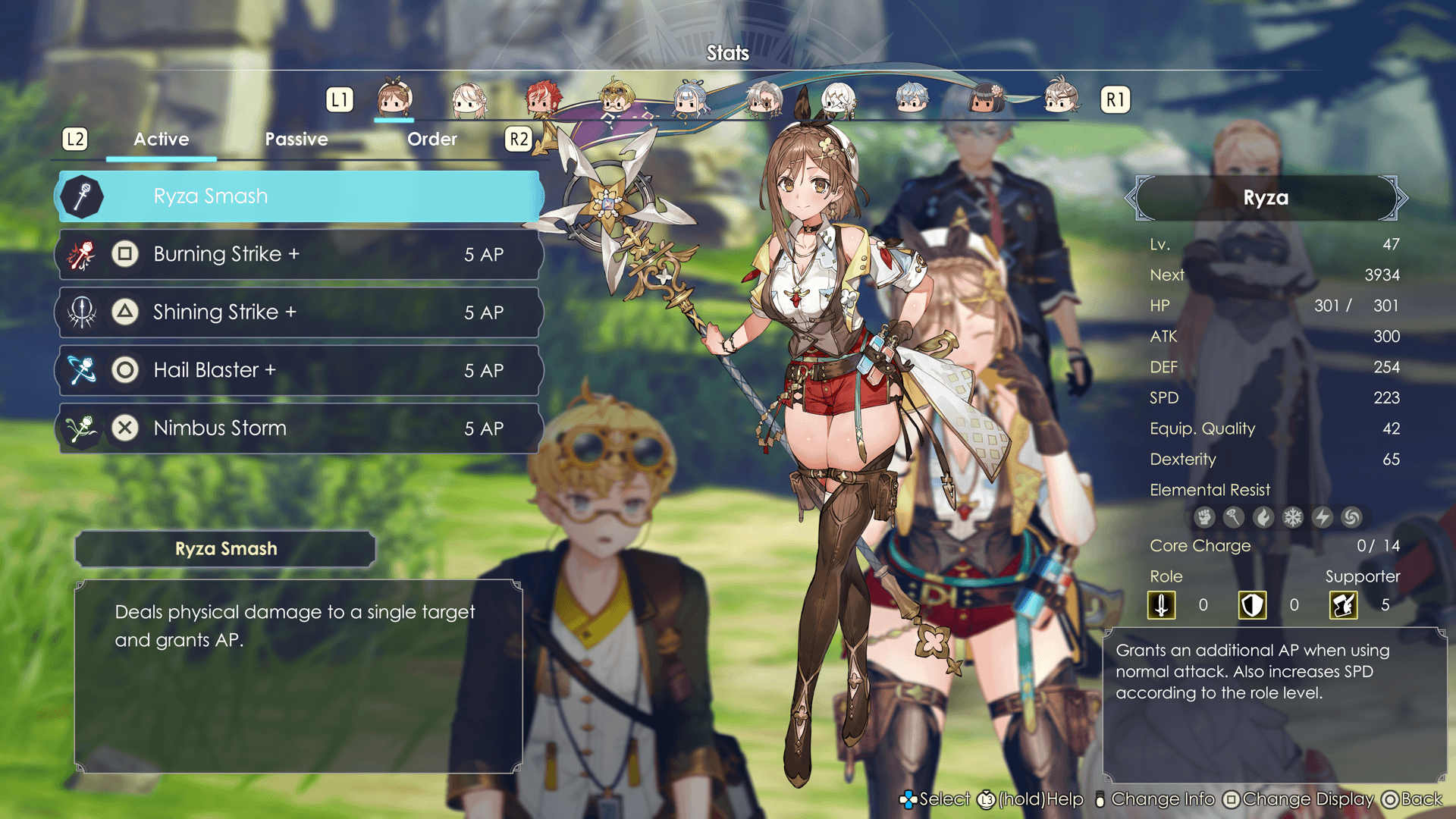Select the supporter role icon
Screen dimensions: 1456x819
tap(1343, 605)
